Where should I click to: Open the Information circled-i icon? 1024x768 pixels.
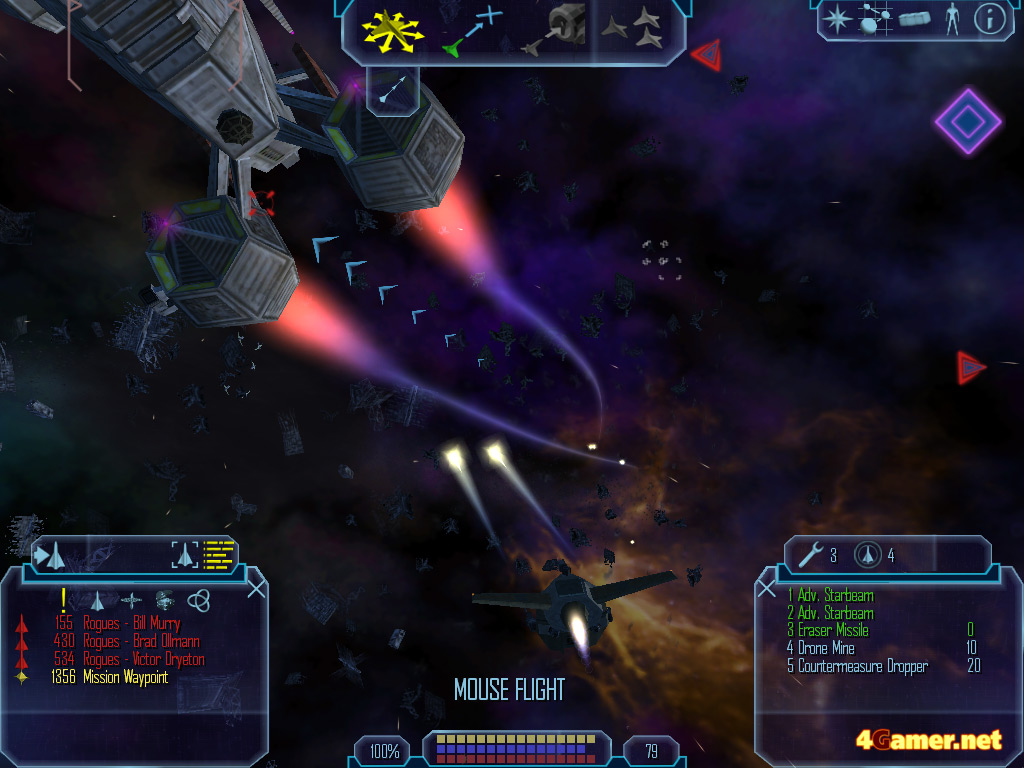(989, 19)
